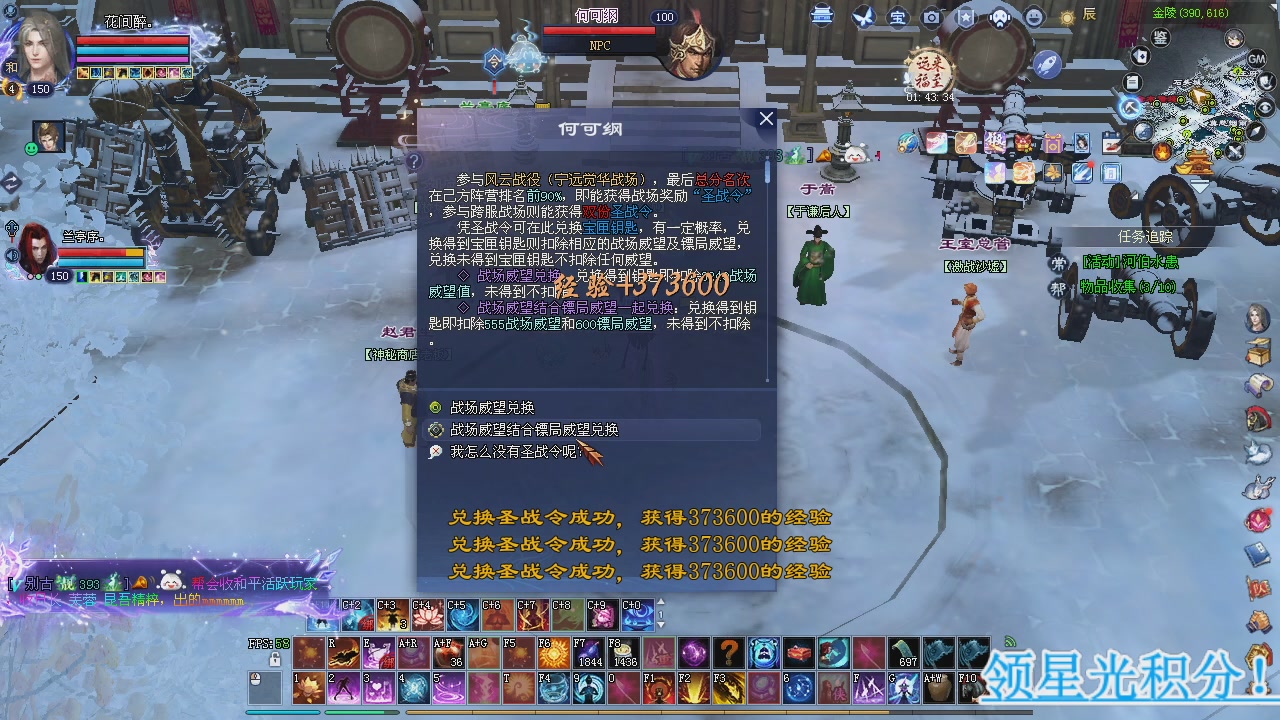Expand the 任务追踪 quest tracker panel
This screenshot has width=1280, height=720.
1147,238
